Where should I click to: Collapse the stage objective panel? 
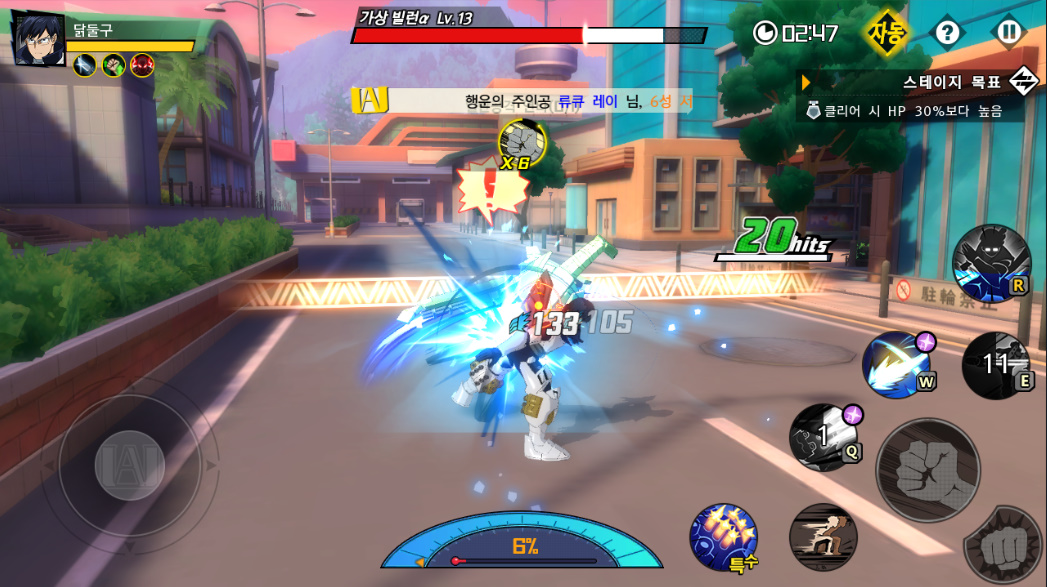coord(1023,81)
